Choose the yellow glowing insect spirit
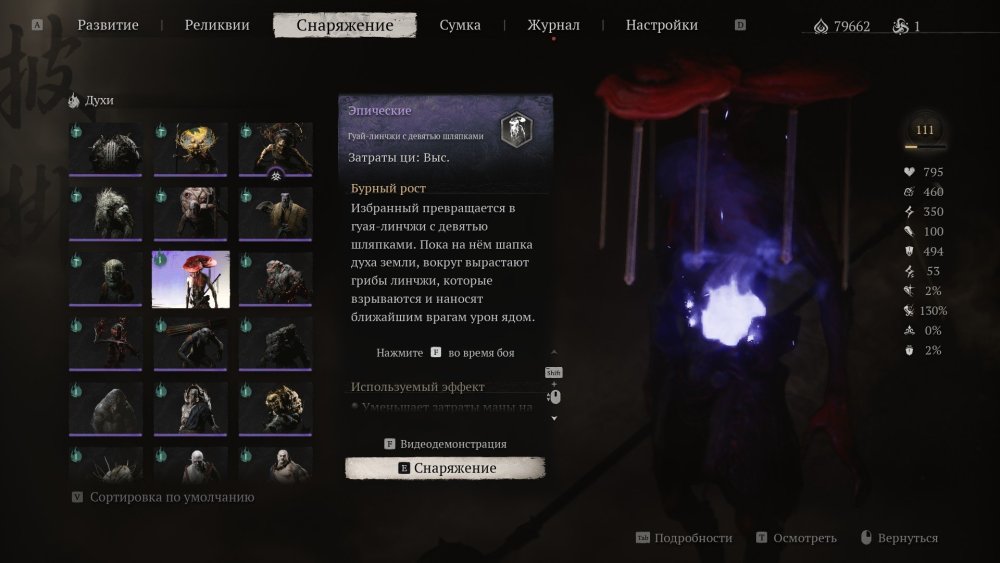Image resolution: width=1000 pixels, height=563 pixels. (x=191, y=149)
